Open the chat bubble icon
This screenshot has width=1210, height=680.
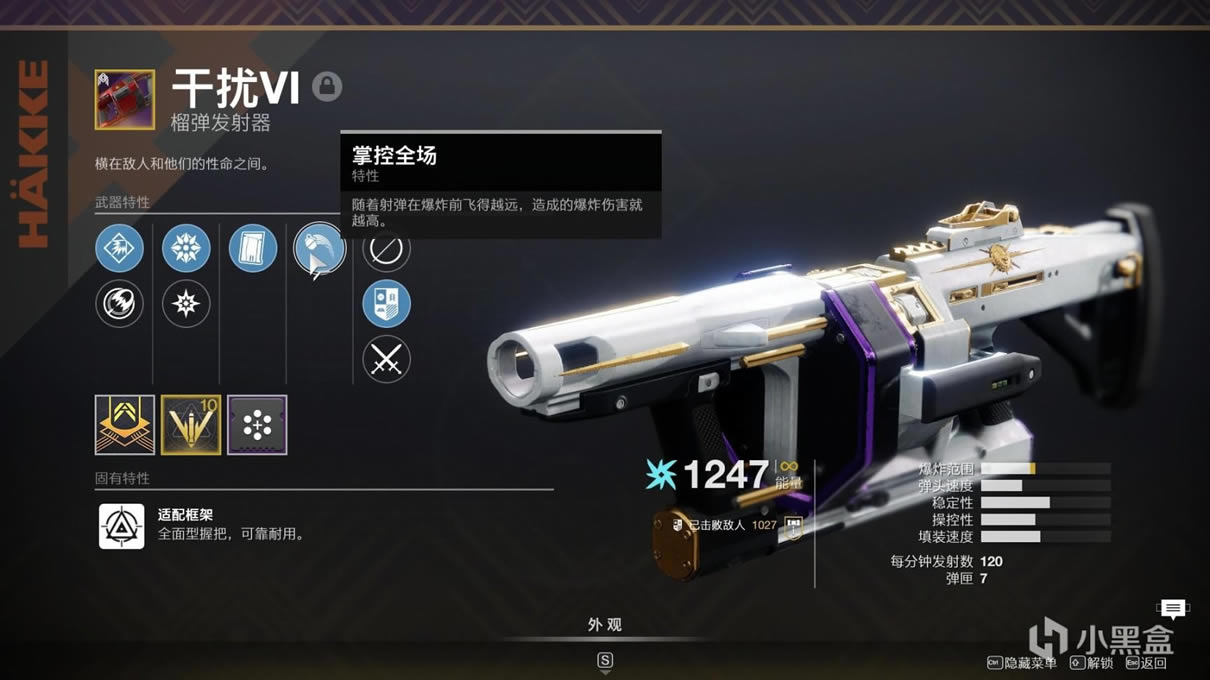(x=1173, y=608)
